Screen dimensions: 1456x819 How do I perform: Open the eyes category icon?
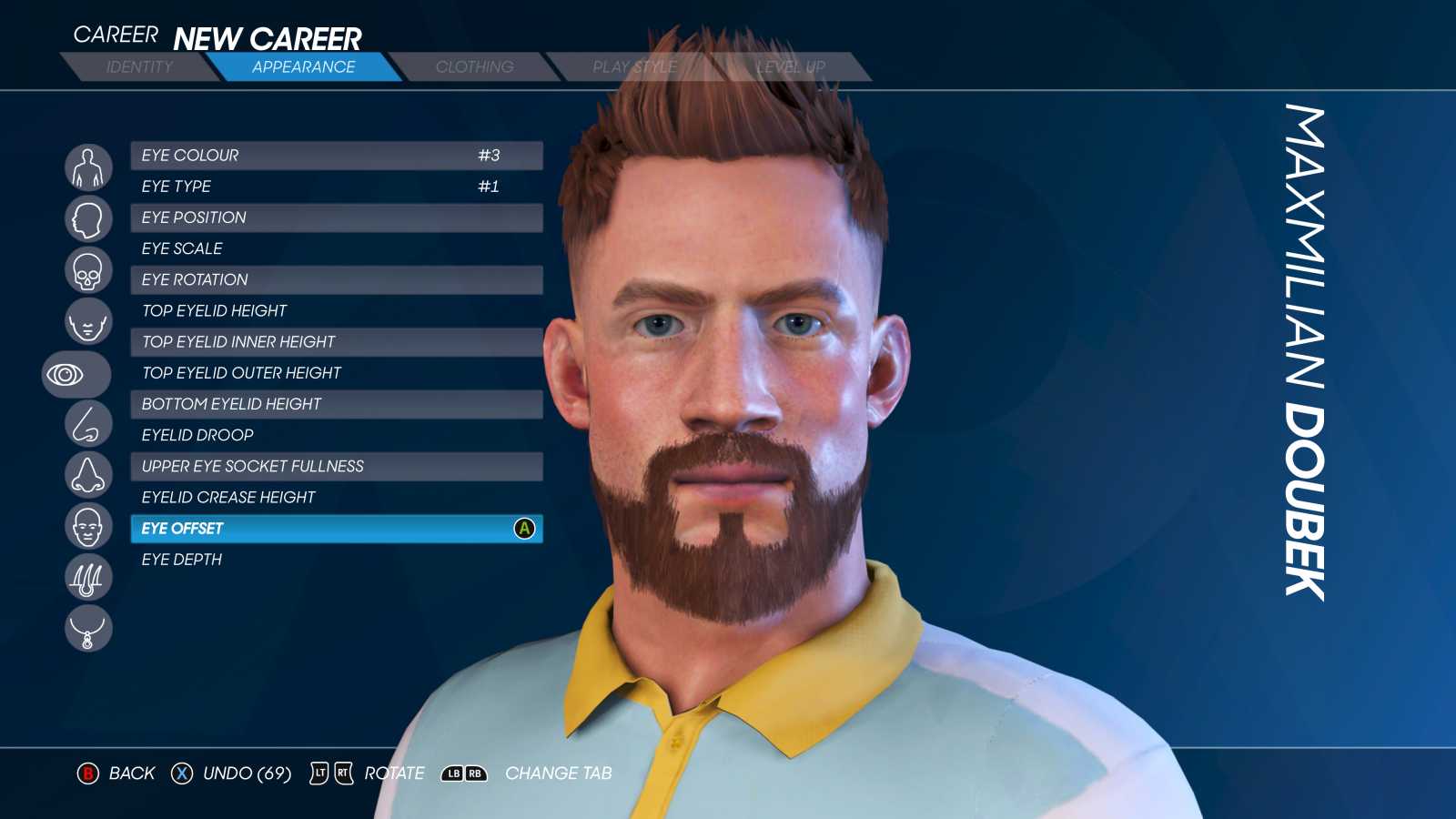(76, 373)
